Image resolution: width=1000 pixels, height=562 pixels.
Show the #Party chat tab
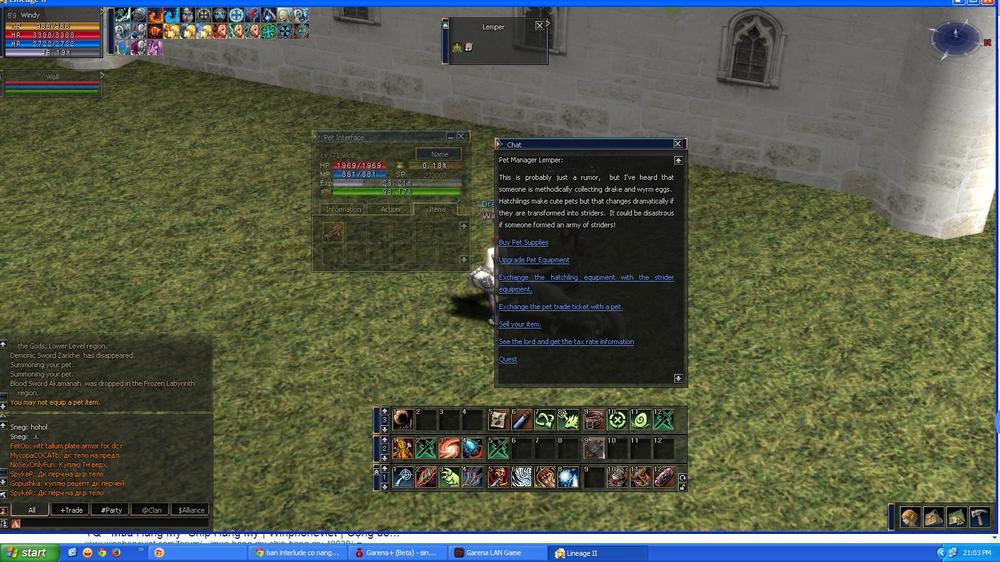pyautogui.click(x=111, y=510)
